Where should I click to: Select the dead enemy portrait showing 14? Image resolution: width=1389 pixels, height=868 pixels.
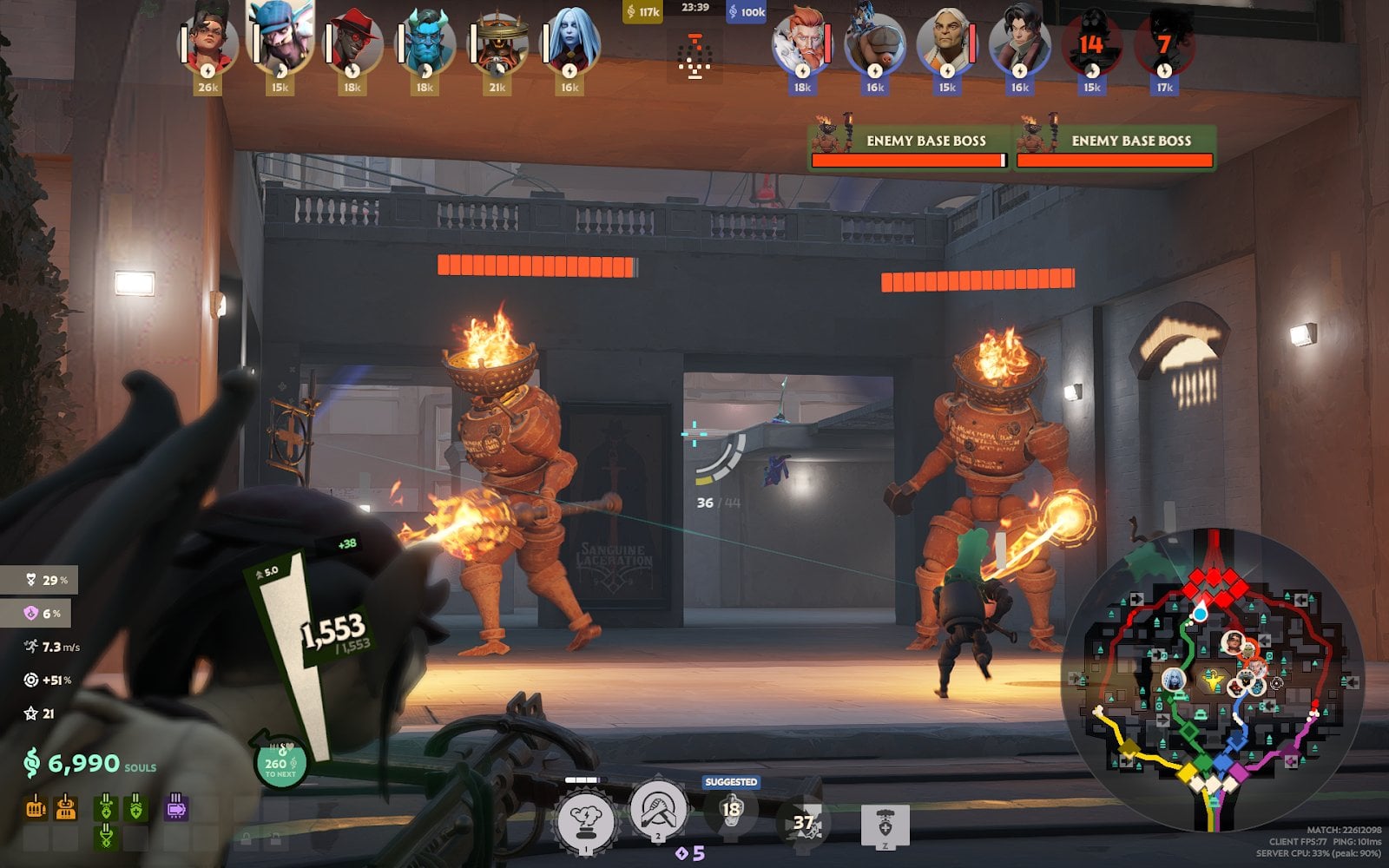[x=1091, y=43]
